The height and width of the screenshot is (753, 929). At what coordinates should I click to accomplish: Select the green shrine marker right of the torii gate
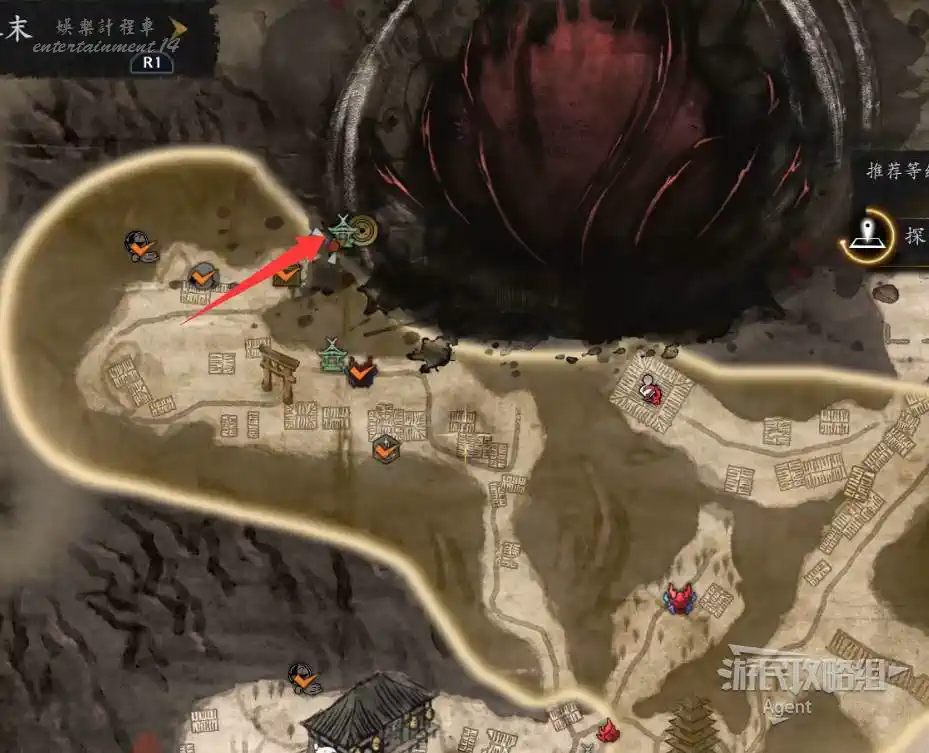(x=332, y=356)
